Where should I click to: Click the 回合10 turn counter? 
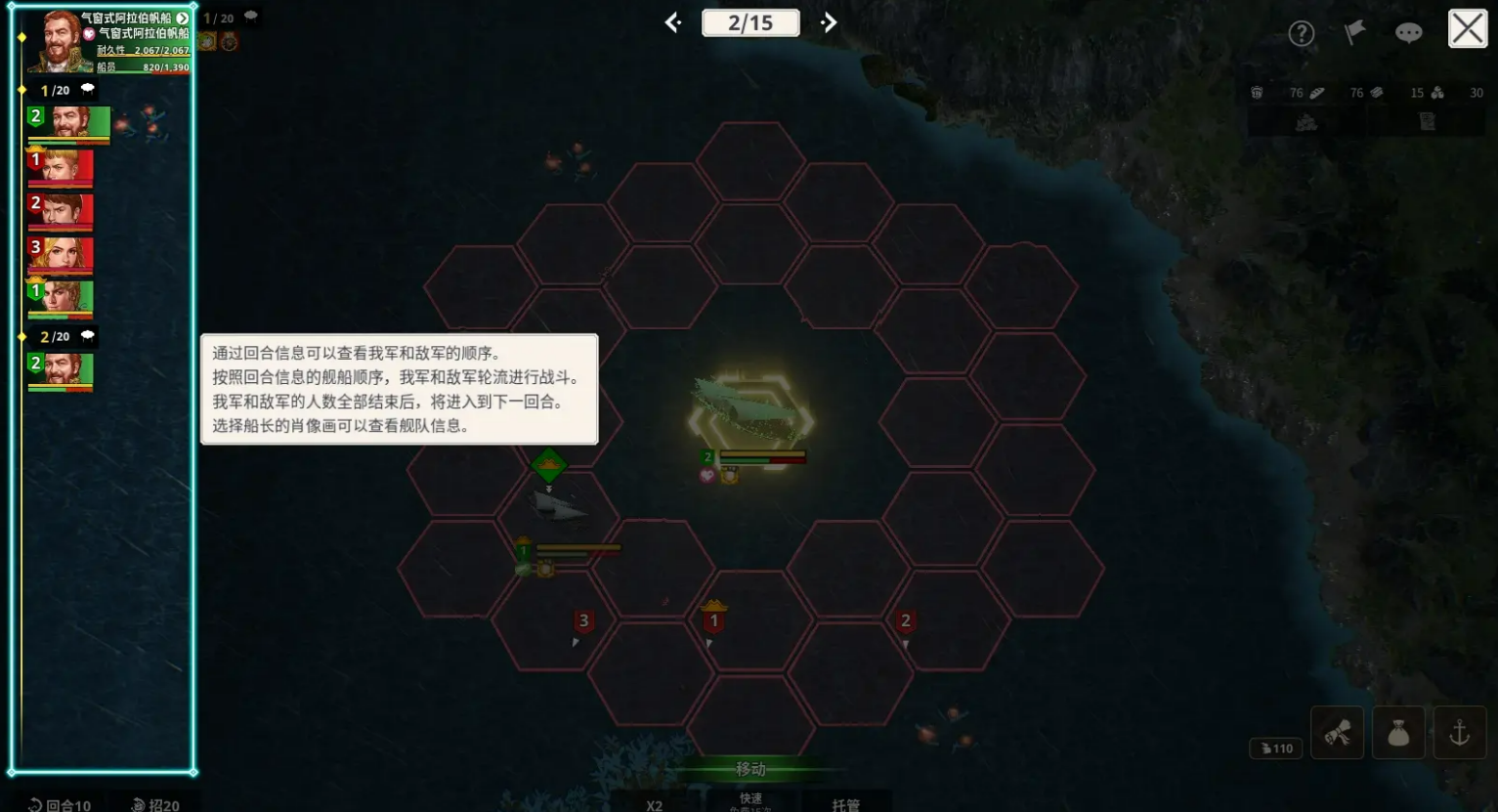pos(58,804)
